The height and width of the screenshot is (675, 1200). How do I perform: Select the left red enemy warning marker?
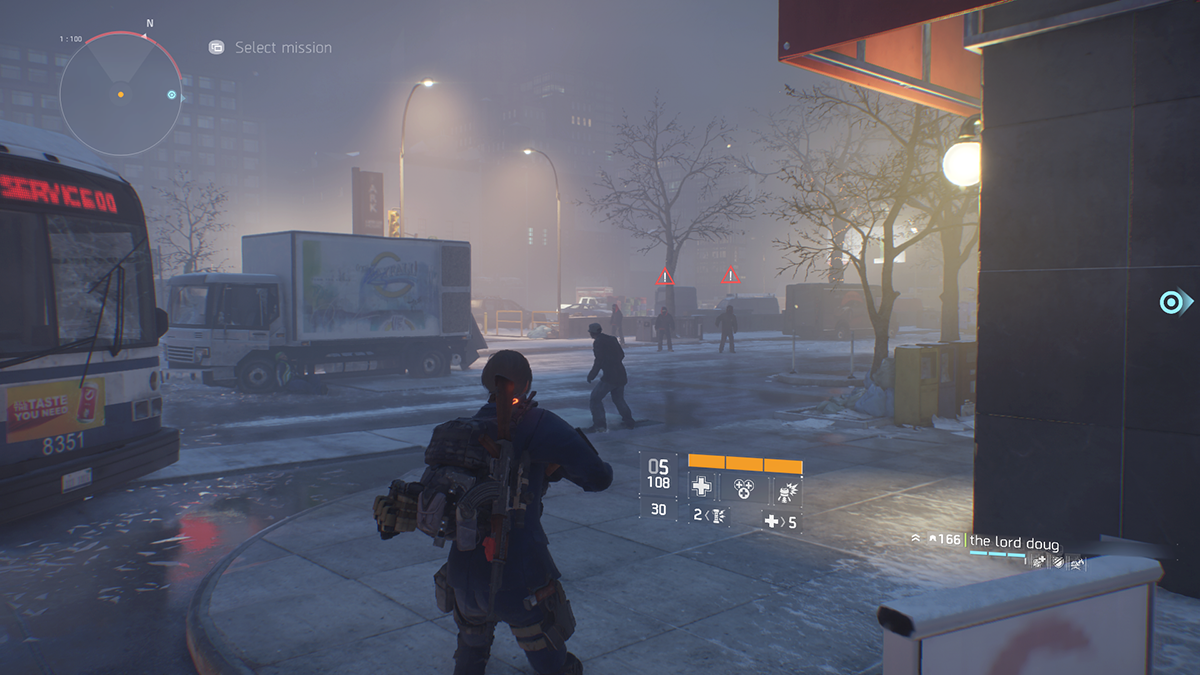tap(664, 277)
